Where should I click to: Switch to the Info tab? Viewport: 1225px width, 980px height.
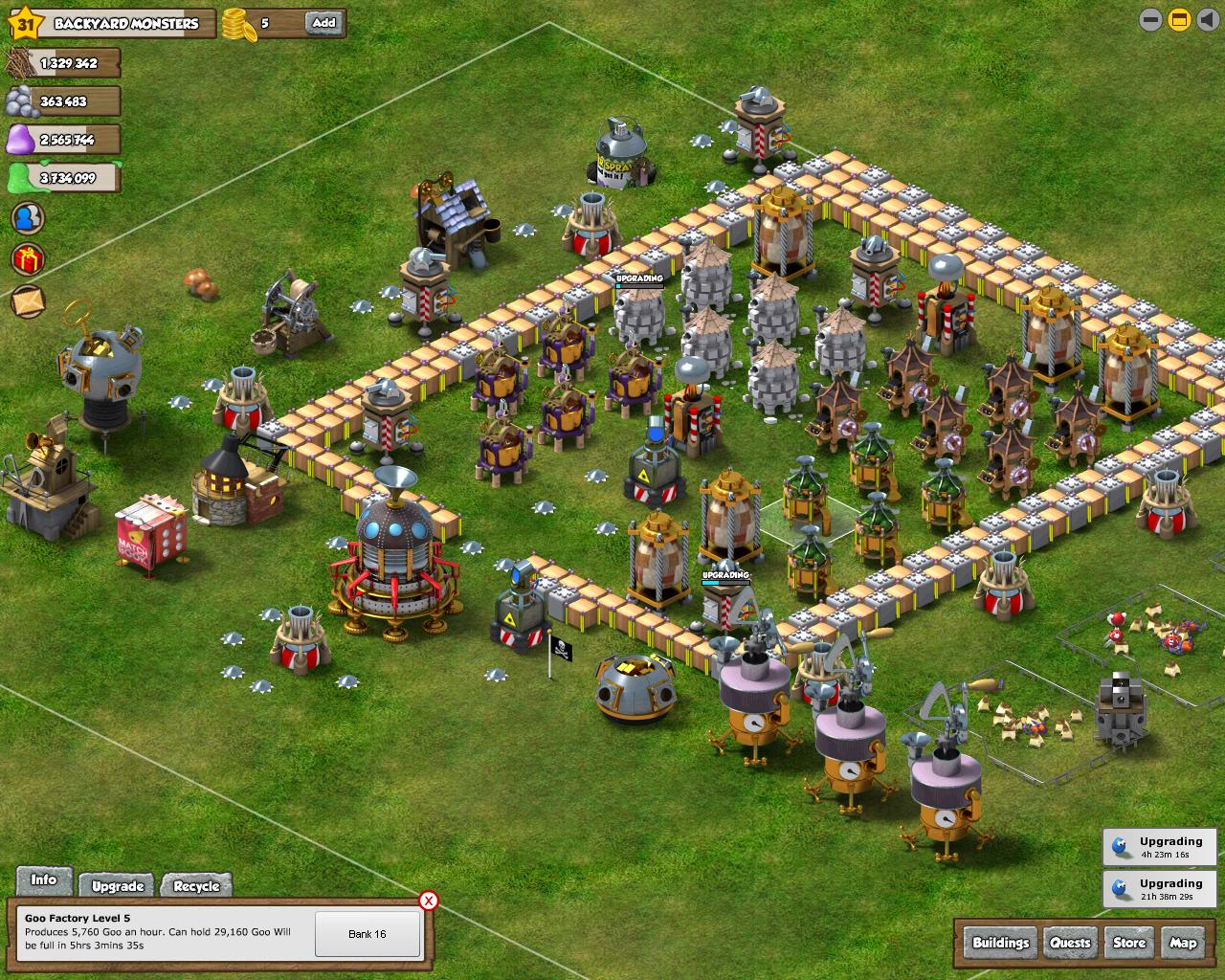click(44, 880)
